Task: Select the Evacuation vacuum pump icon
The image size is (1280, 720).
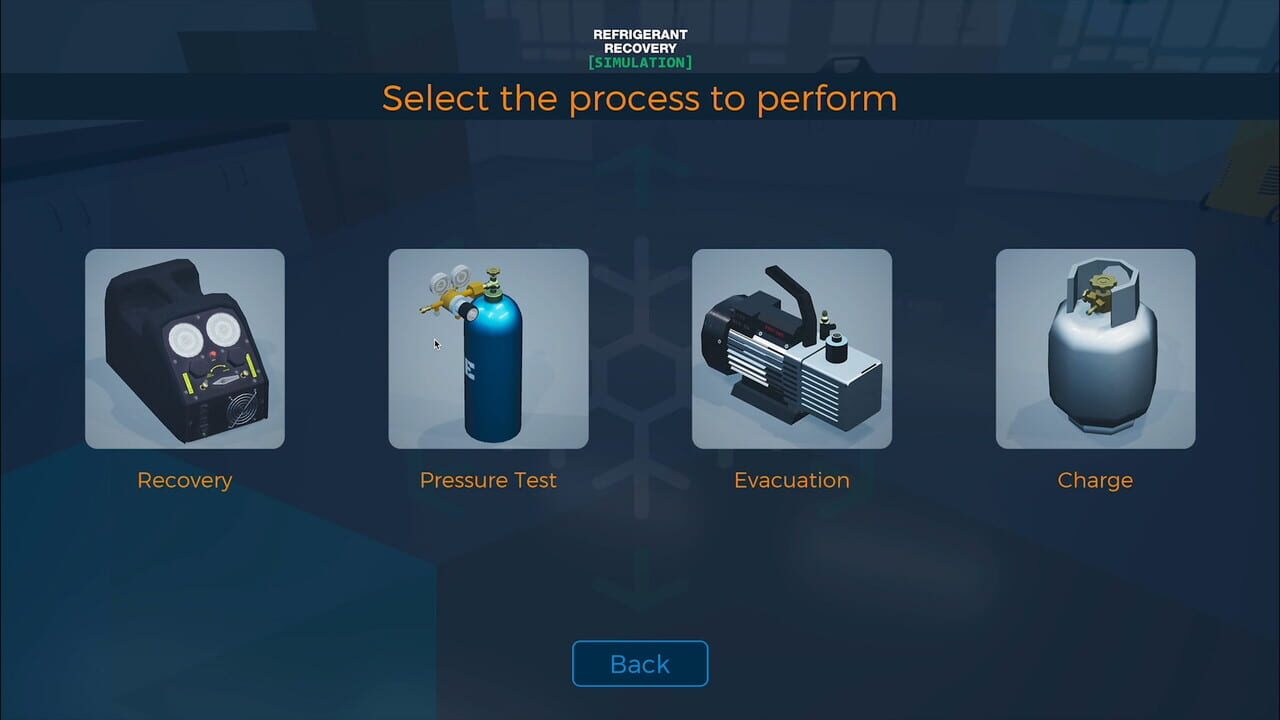Action: pos(791,348)
